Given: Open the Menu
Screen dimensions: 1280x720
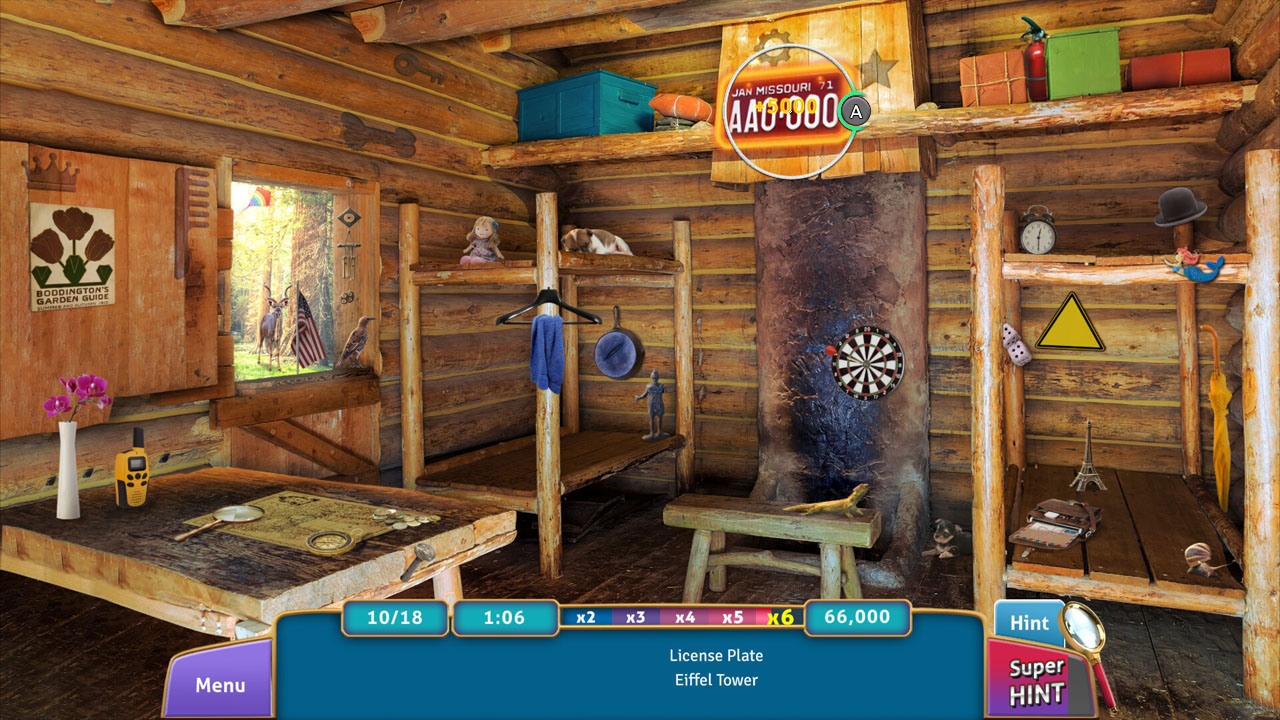Looking at the screenshot, I should click(x=218, y=686).
